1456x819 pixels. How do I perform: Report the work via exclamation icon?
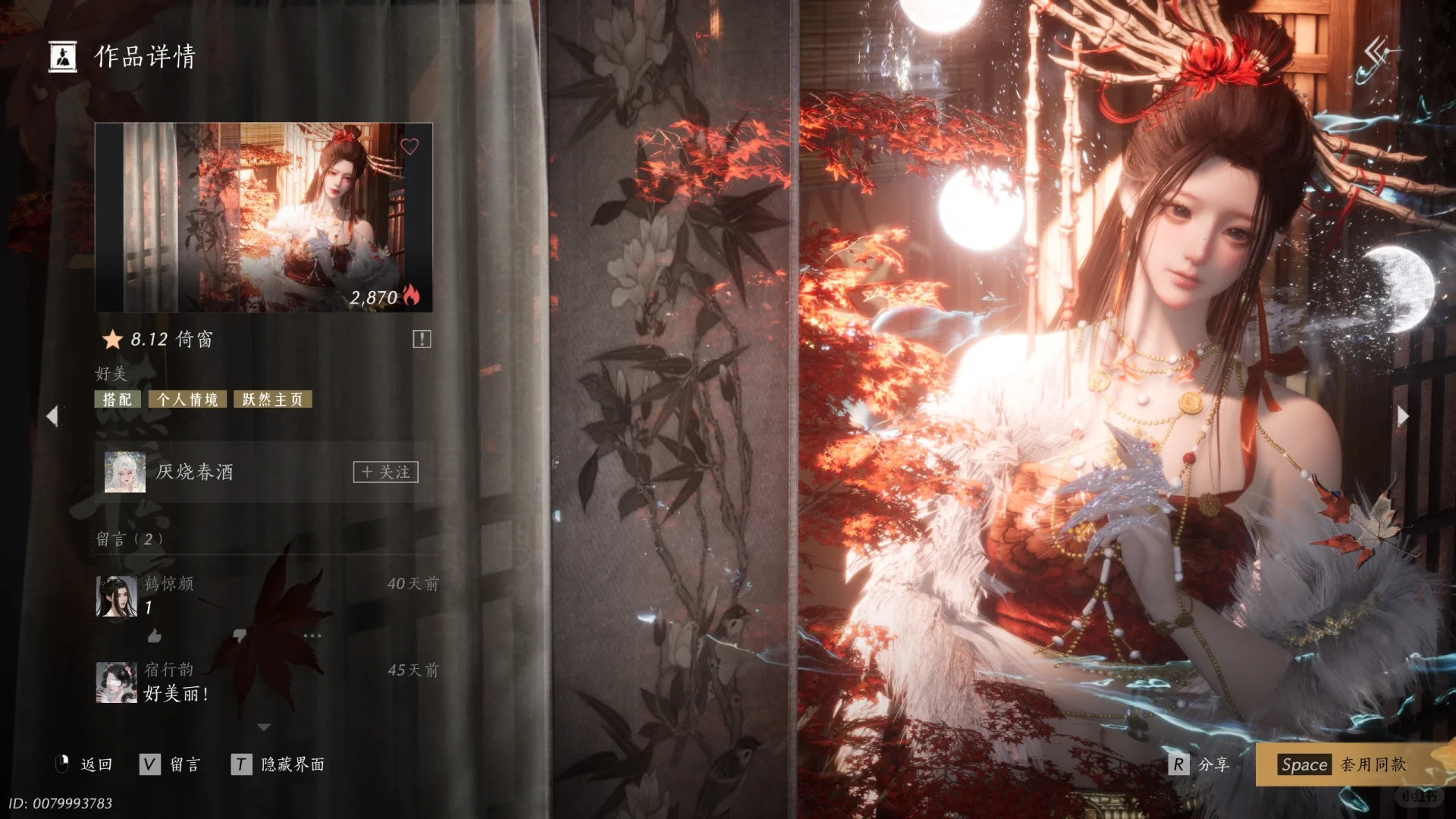[x=422, y=339]
